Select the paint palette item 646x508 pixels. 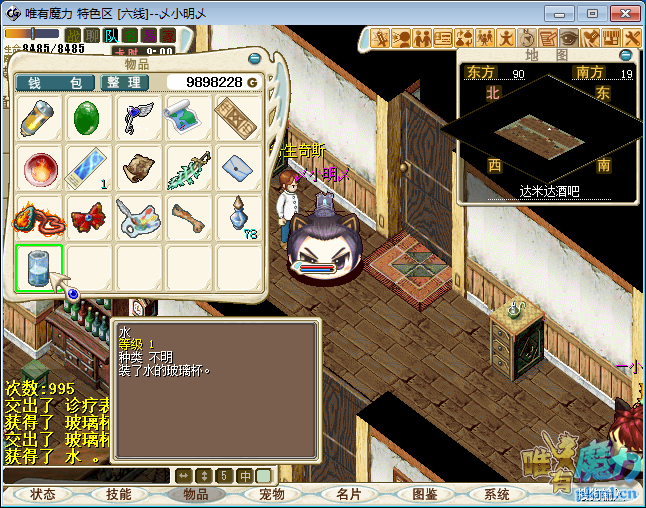pyautogui.click(x=139, y=217)
